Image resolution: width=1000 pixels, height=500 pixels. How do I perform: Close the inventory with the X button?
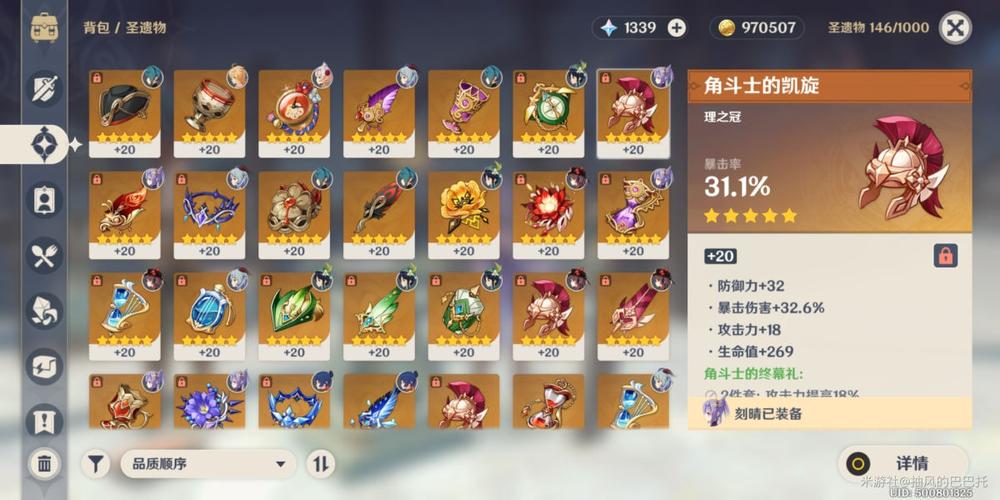[956, 28]
